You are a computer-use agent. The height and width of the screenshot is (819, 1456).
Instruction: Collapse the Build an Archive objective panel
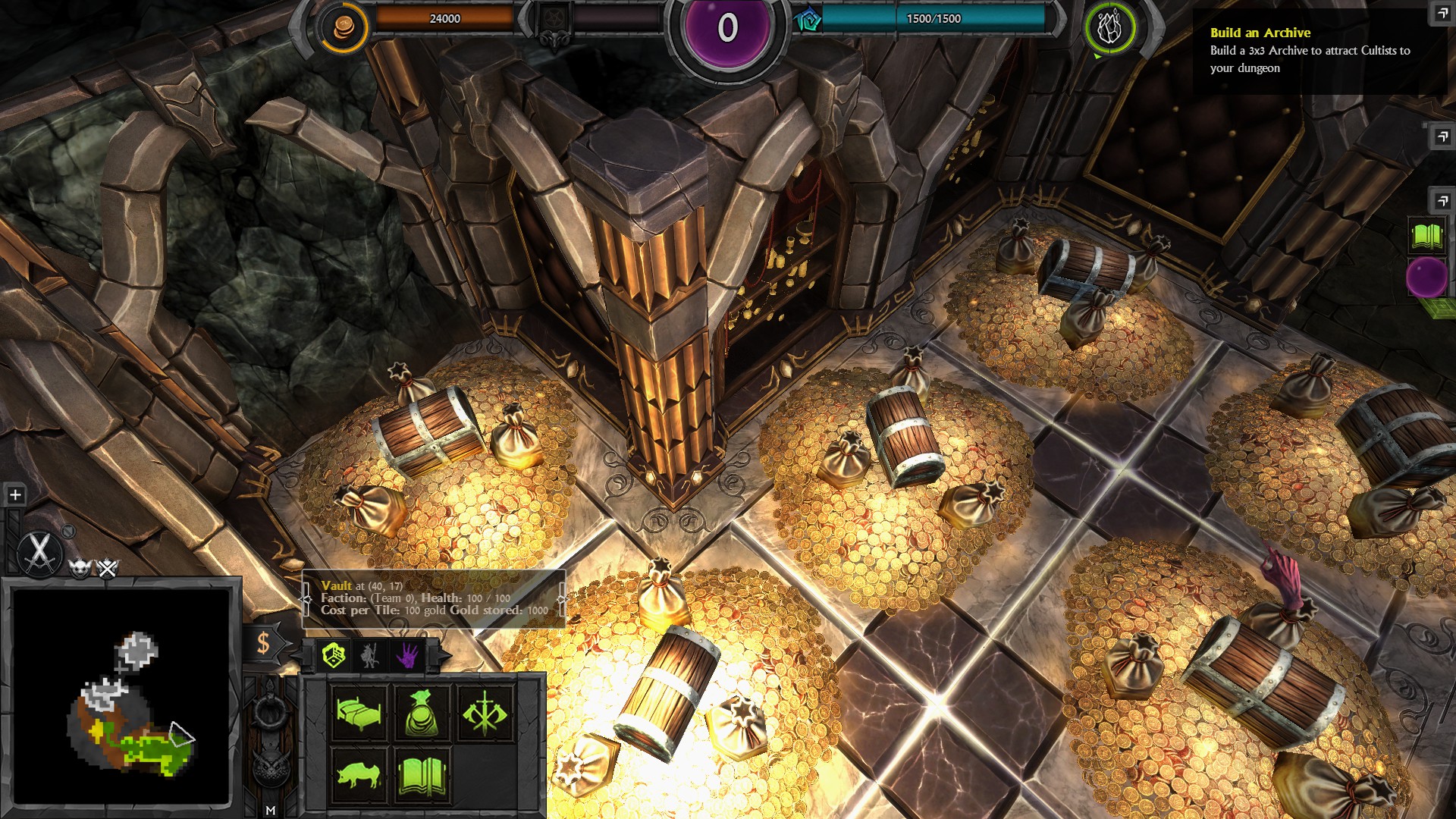pos(1440,13)
